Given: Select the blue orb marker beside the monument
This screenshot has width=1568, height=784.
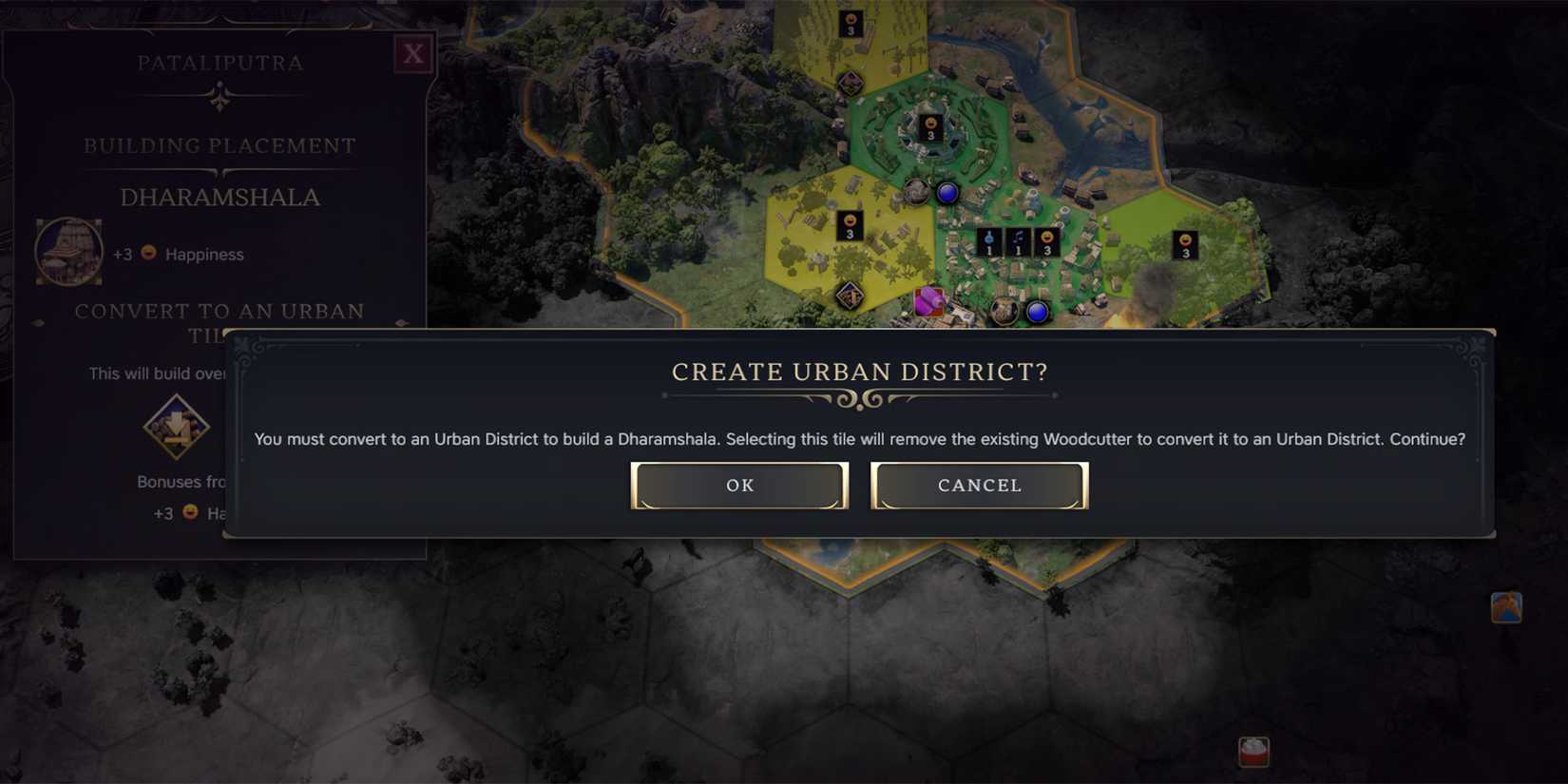Looking at the screenshot, I should pyautogui.click(x=947, y=193).
